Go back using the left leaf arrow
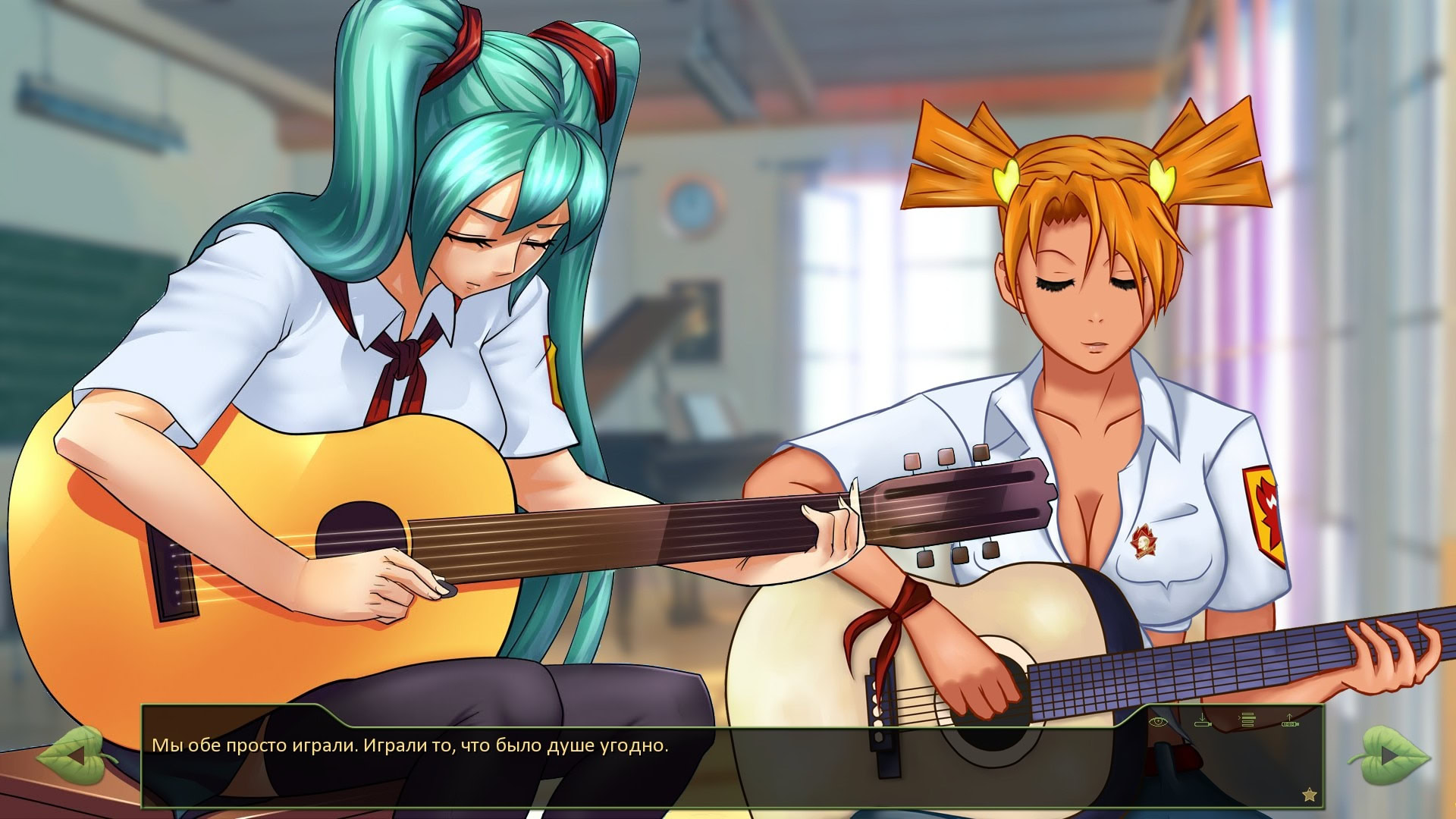This screenshot has width=1456, height=819. coord(74,755)
